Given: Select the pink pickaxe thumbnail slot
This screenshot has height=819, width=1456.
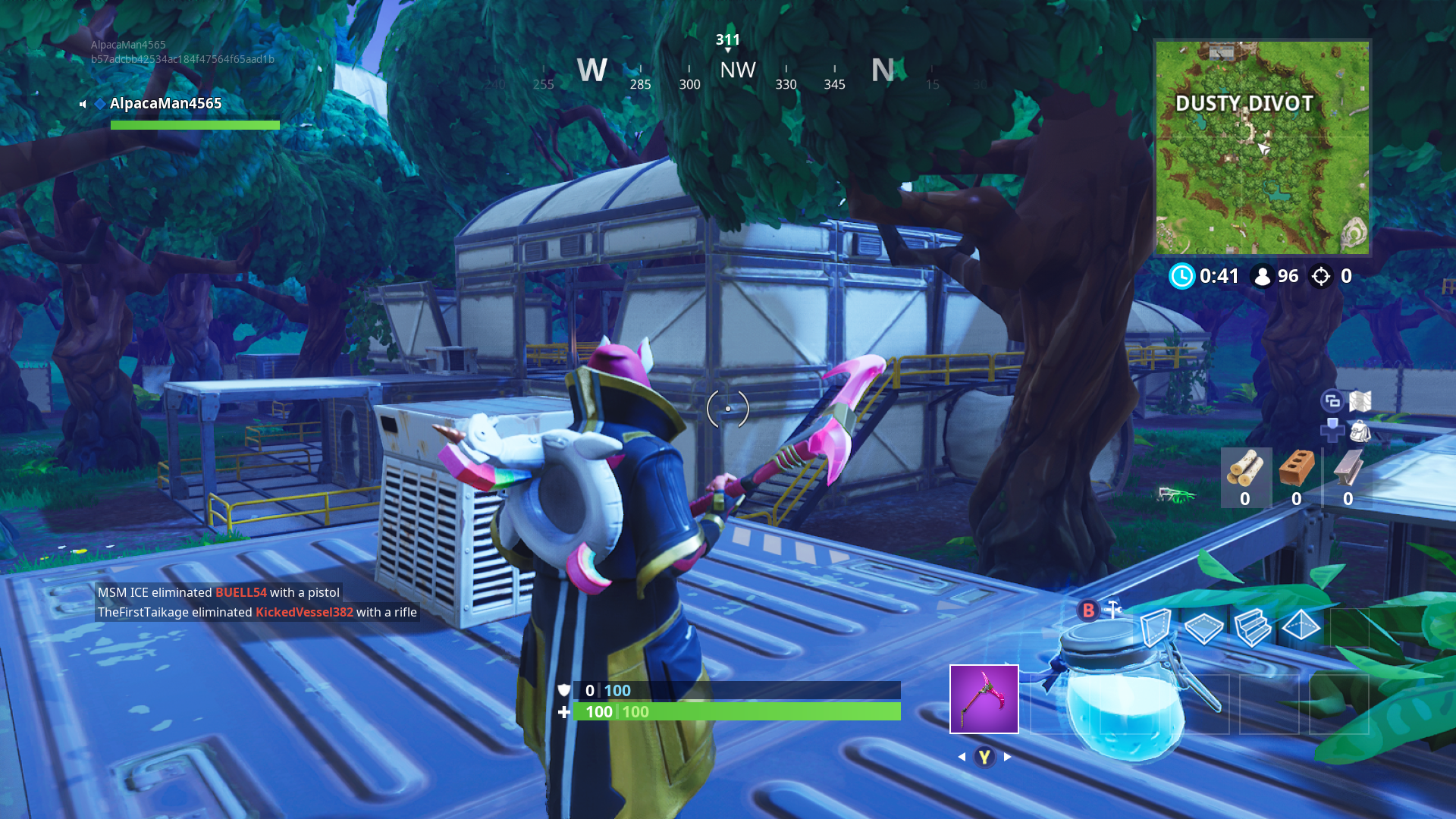Looking at the screenshot, I should click(984, 698).
